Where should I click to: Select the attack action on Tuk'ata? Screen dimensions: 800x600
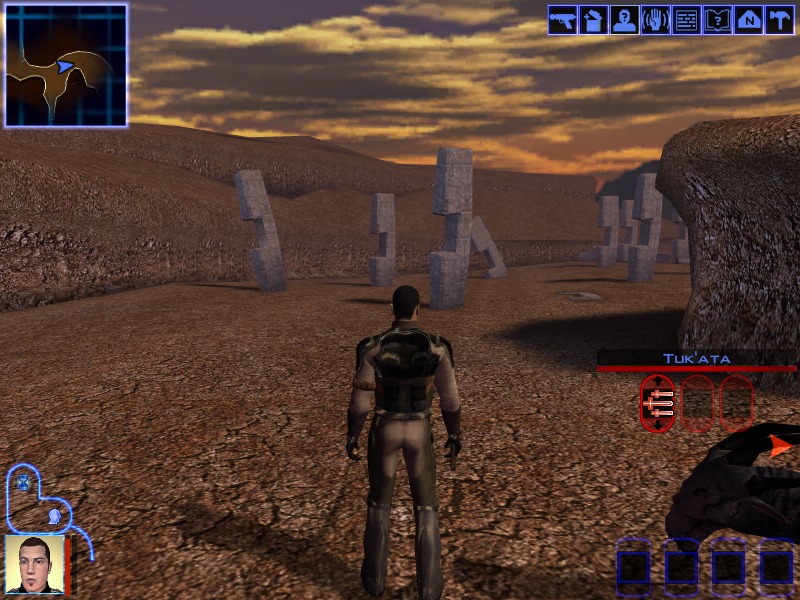(657, 402)
